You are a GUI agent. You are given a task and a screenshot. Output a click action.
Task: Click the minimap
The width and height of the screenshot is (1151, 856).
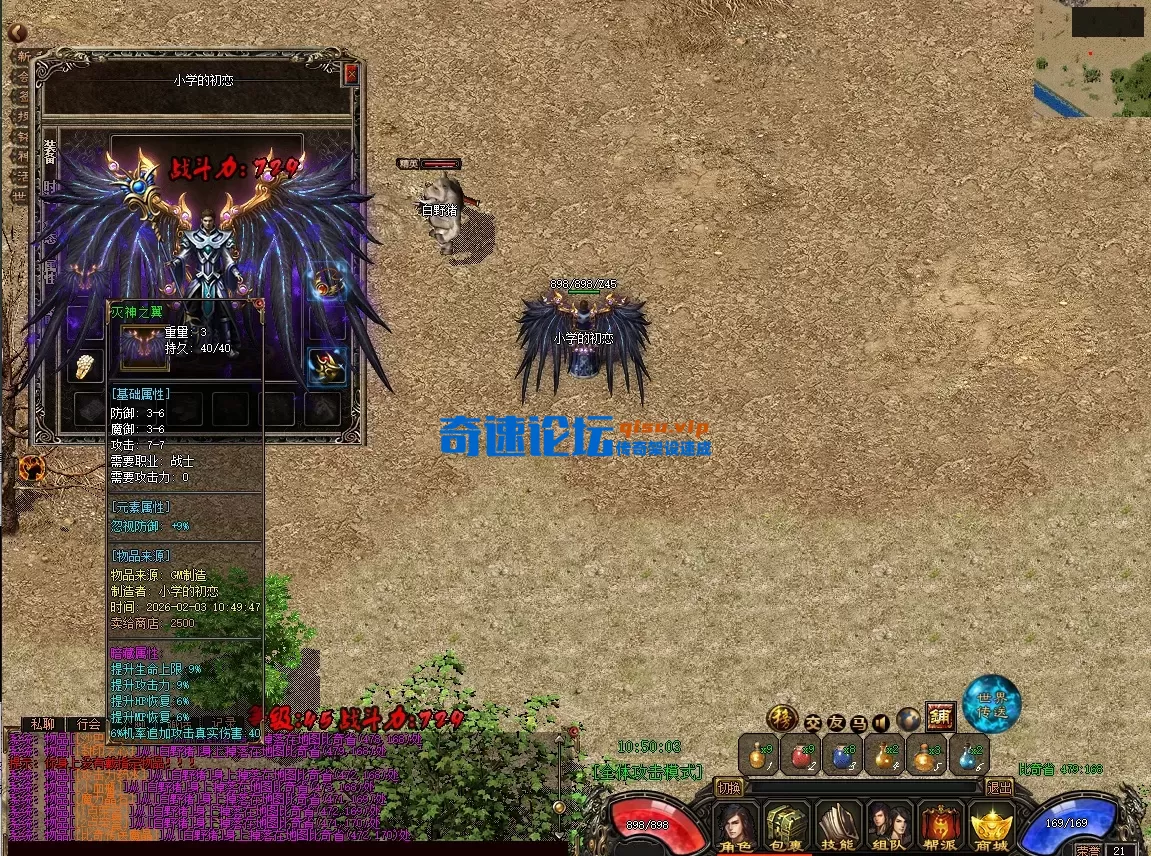tap(1091, 59)
